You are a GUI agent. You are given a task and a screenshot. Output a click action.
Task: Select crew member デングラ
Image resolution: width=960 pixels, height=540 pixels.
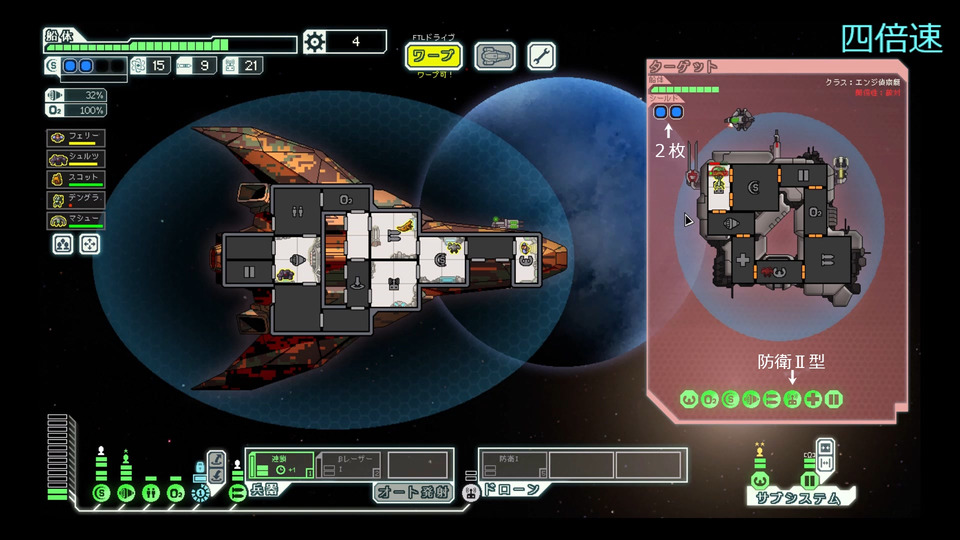tap(76, 199)
